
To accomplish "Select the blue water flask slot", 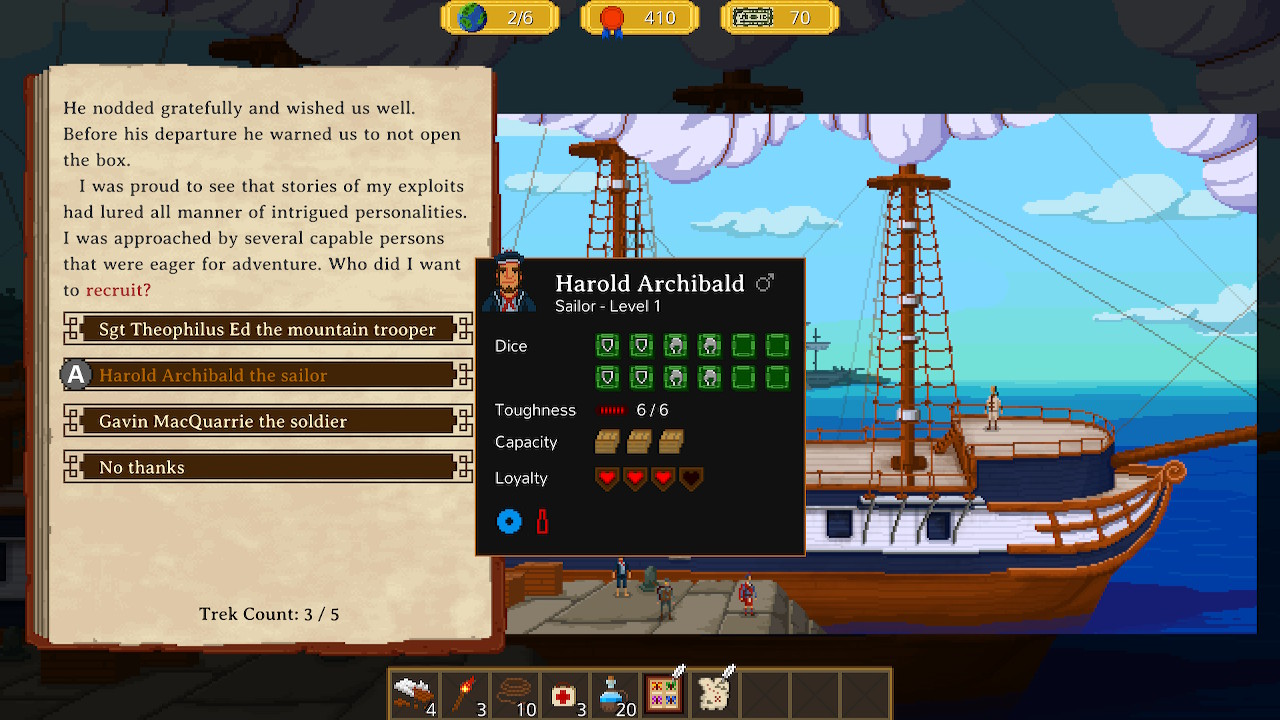I will 614,694.
